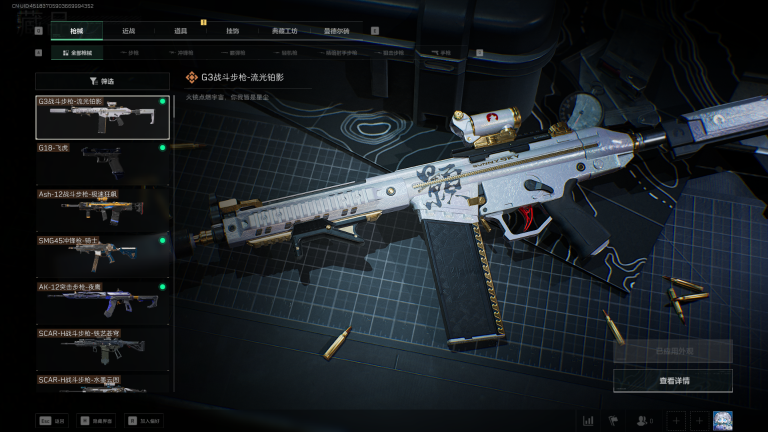
Task: Open the 典藏工坊 workshop tab
Action: tap(284, 31)
